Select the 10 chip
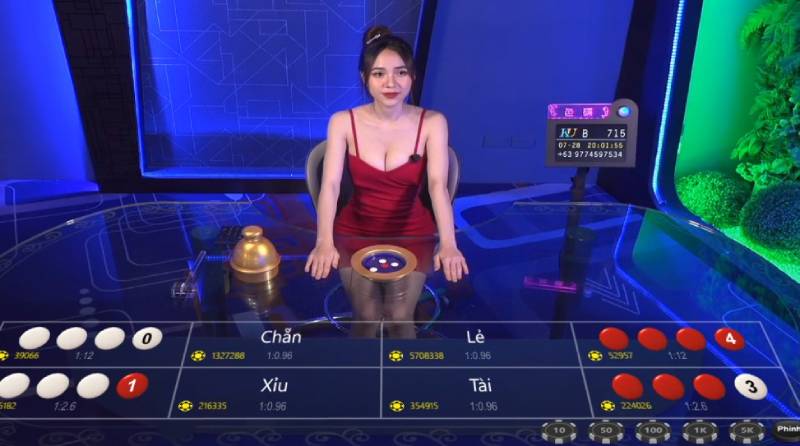 [x=560, y=430]
